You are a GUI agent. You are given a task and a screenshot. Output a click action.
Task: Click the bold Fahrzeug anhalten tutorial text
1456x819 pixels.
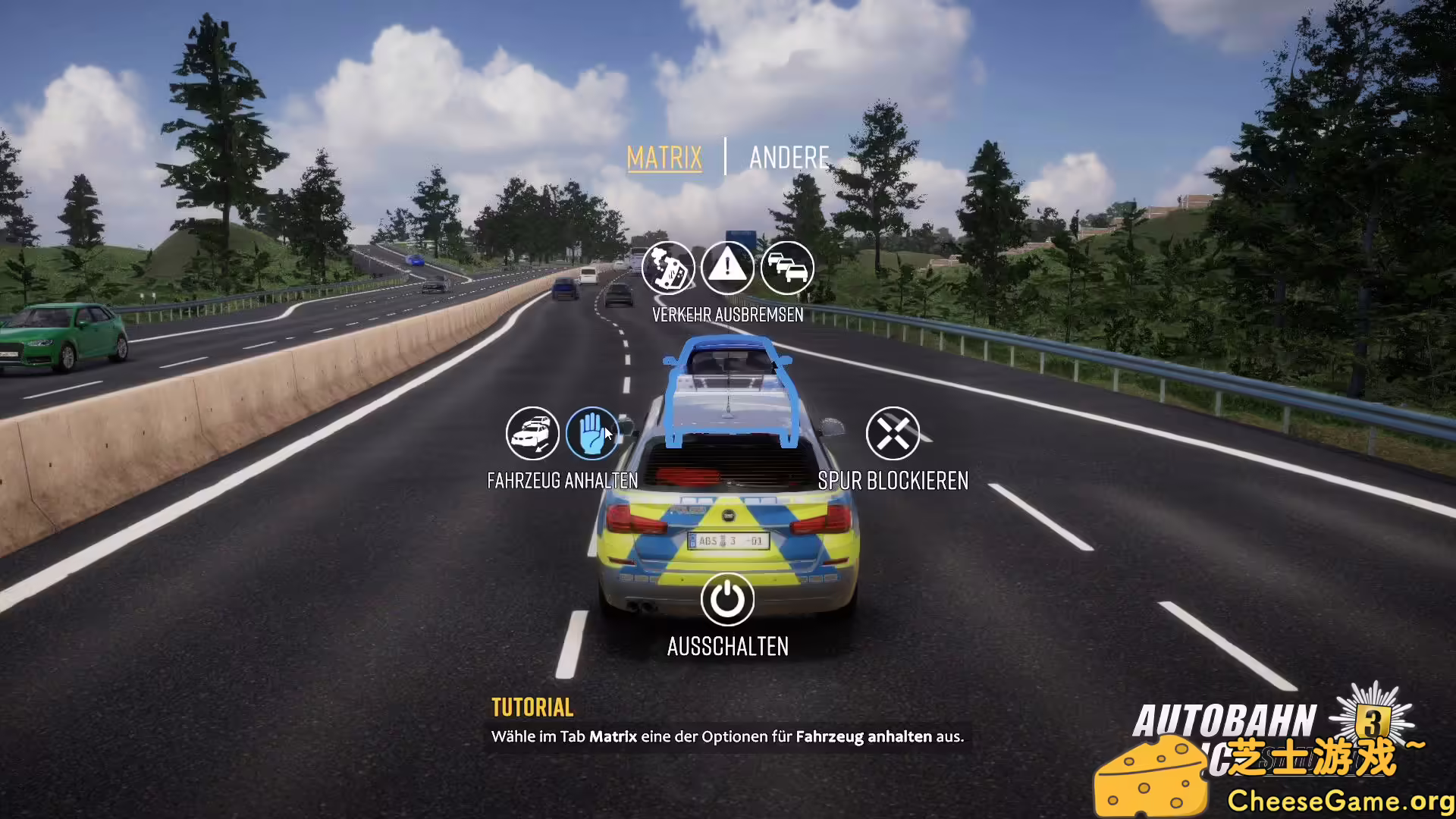click(866, 736)
